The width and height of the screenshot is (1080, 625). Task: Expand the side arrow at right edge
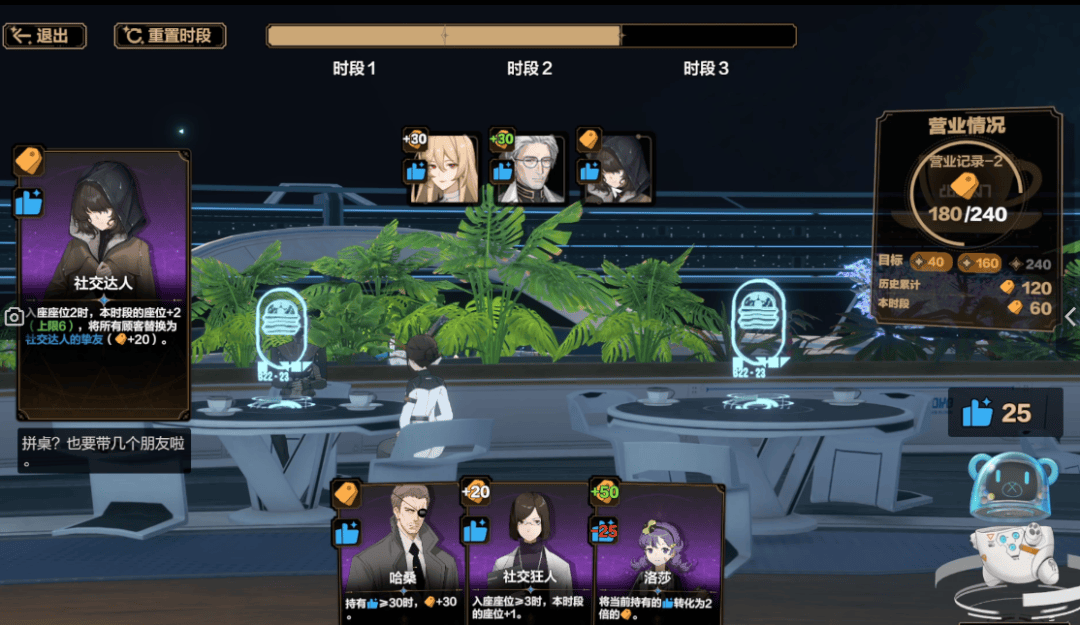coord(1071,317)
